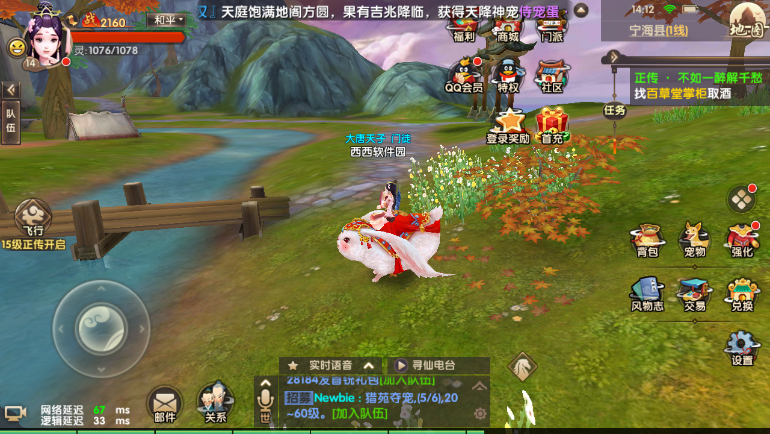770x434 pixels.
Task: Open the 兑换 exchange menu
Action: tap(741, 293)
